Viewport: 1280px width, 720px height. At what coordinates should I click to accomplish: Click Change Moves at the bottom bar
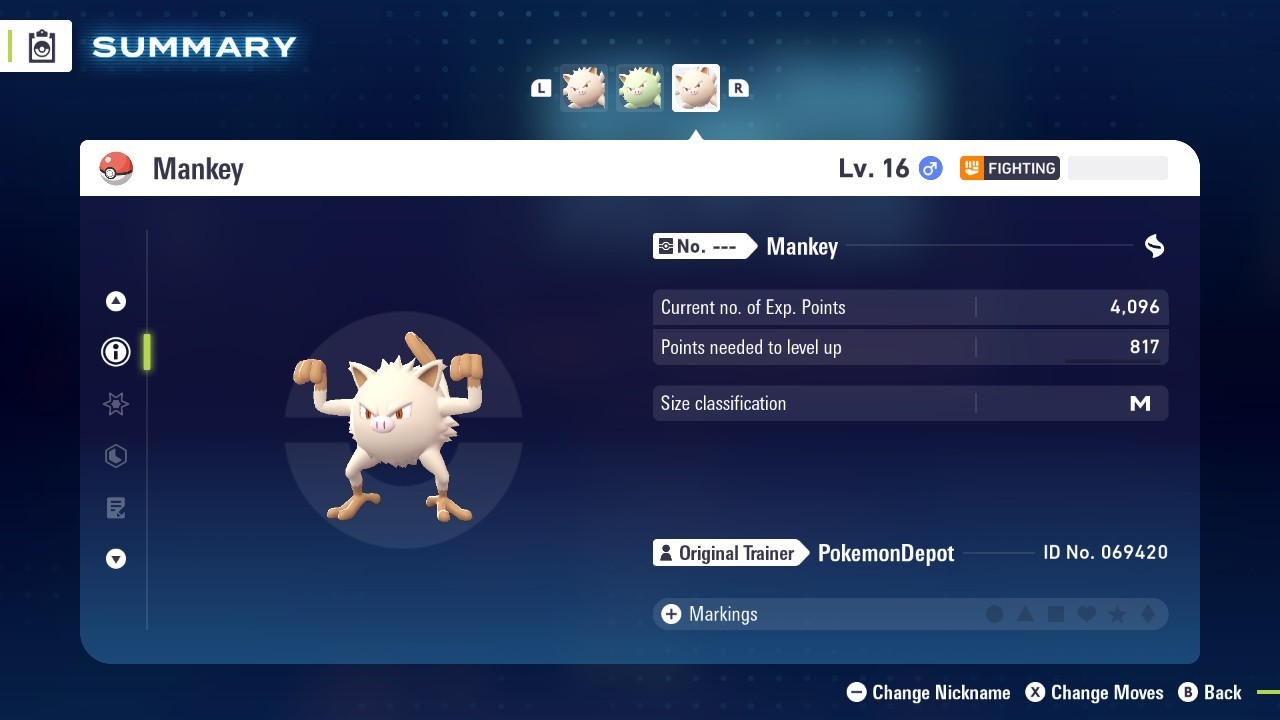[x=1094, y=692]
